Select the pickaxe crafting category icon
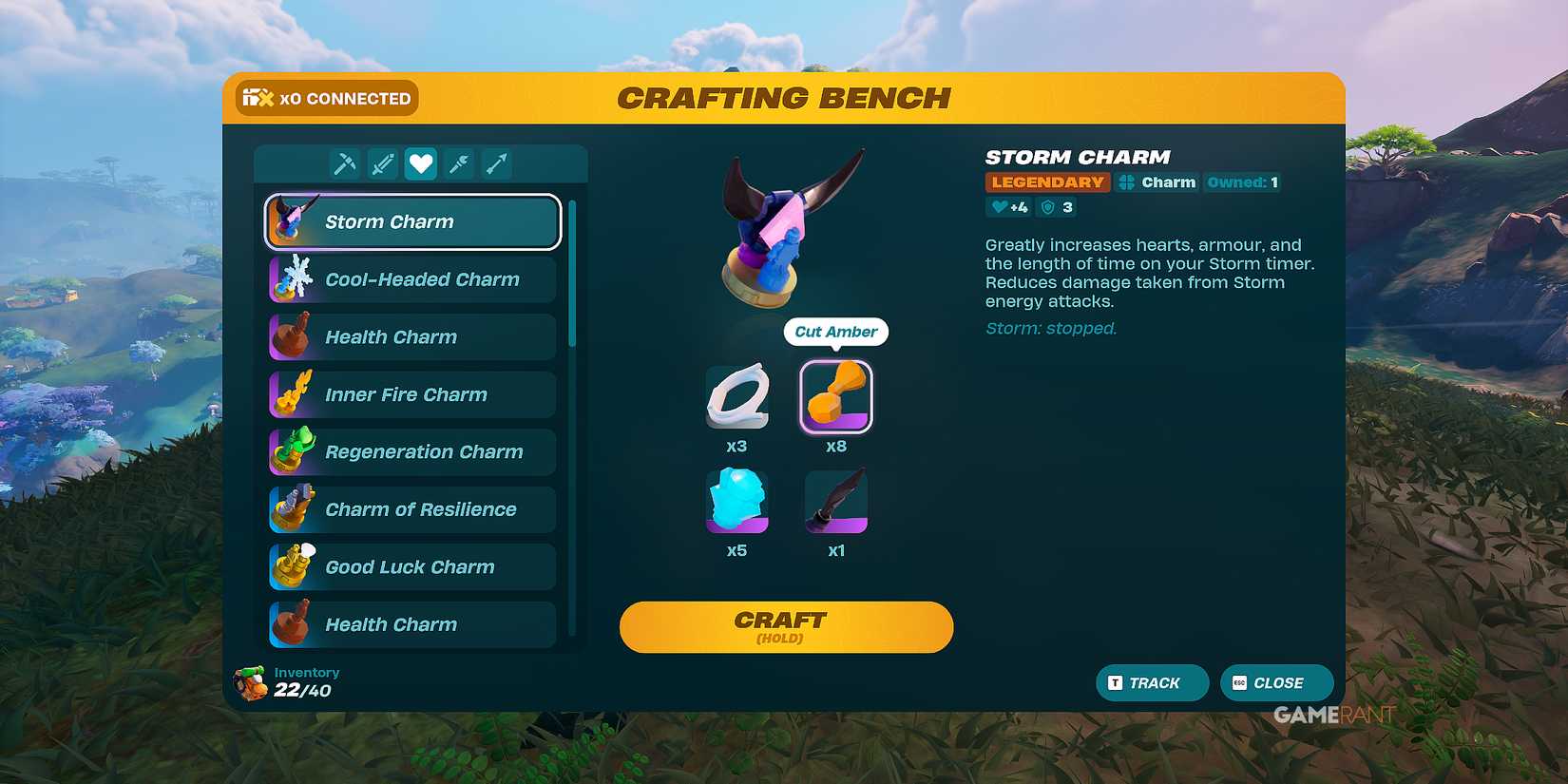Viewport: 1568px width, 784px height. pyautogui.click(x=344, y=163)
